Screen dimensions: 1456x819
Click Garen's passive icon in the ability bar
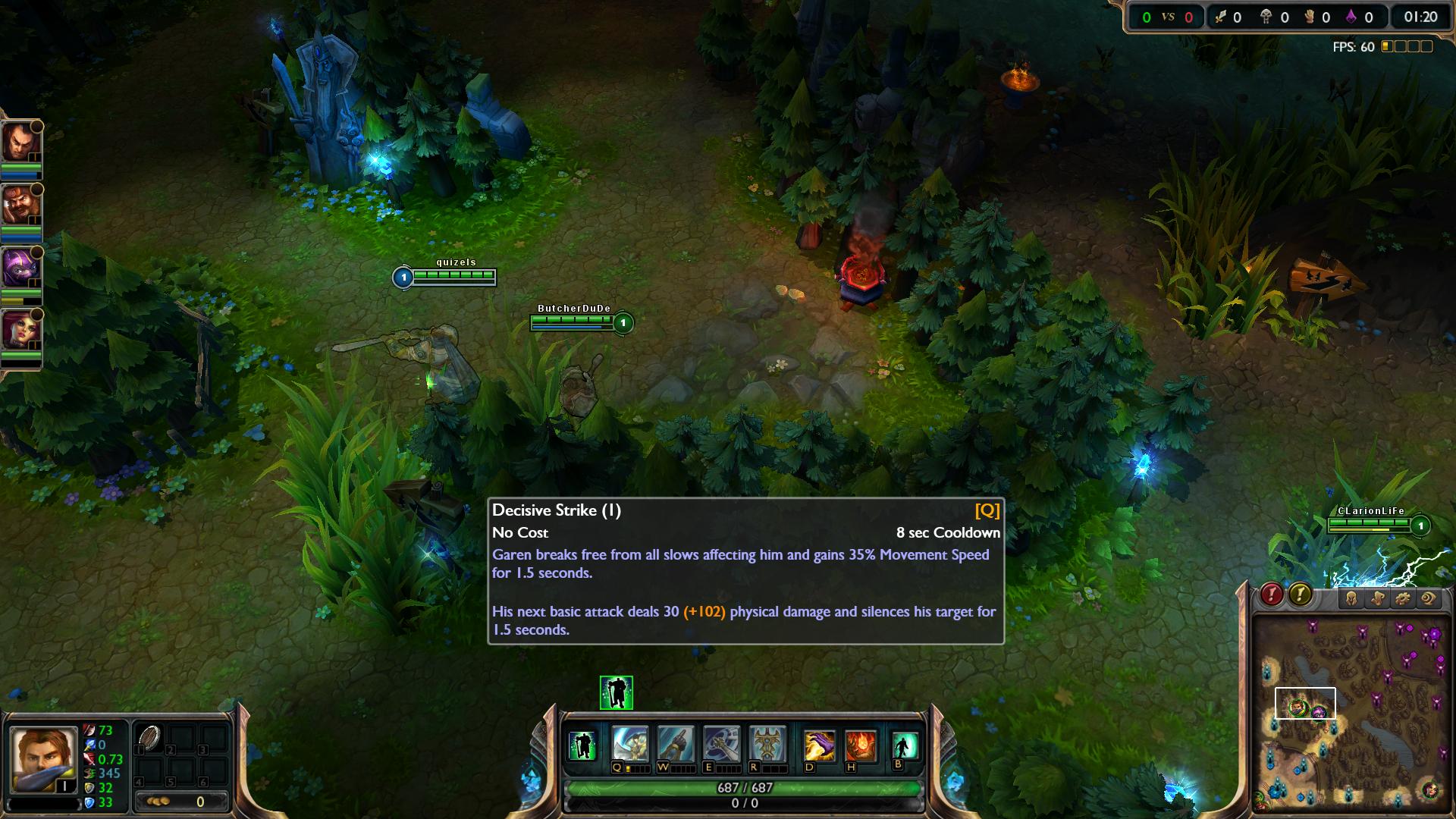pyautogui.click(x=582, y=745)
